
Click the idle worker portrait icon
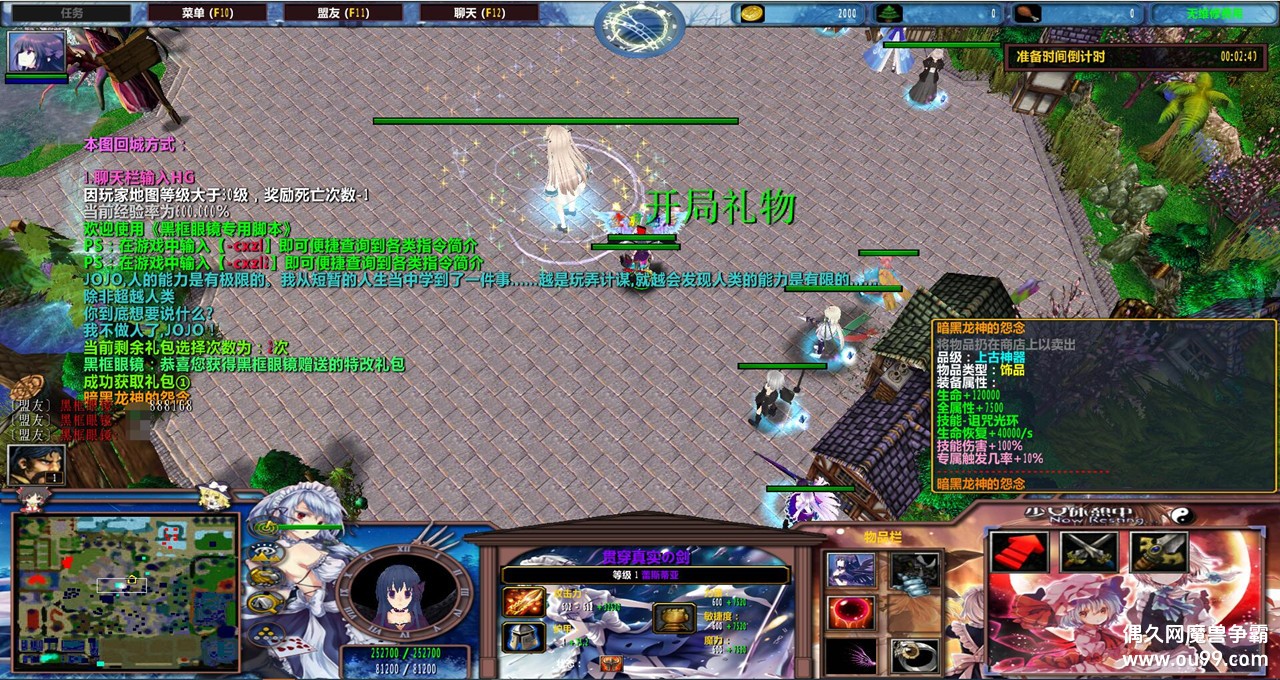click(x=36, y=466)
